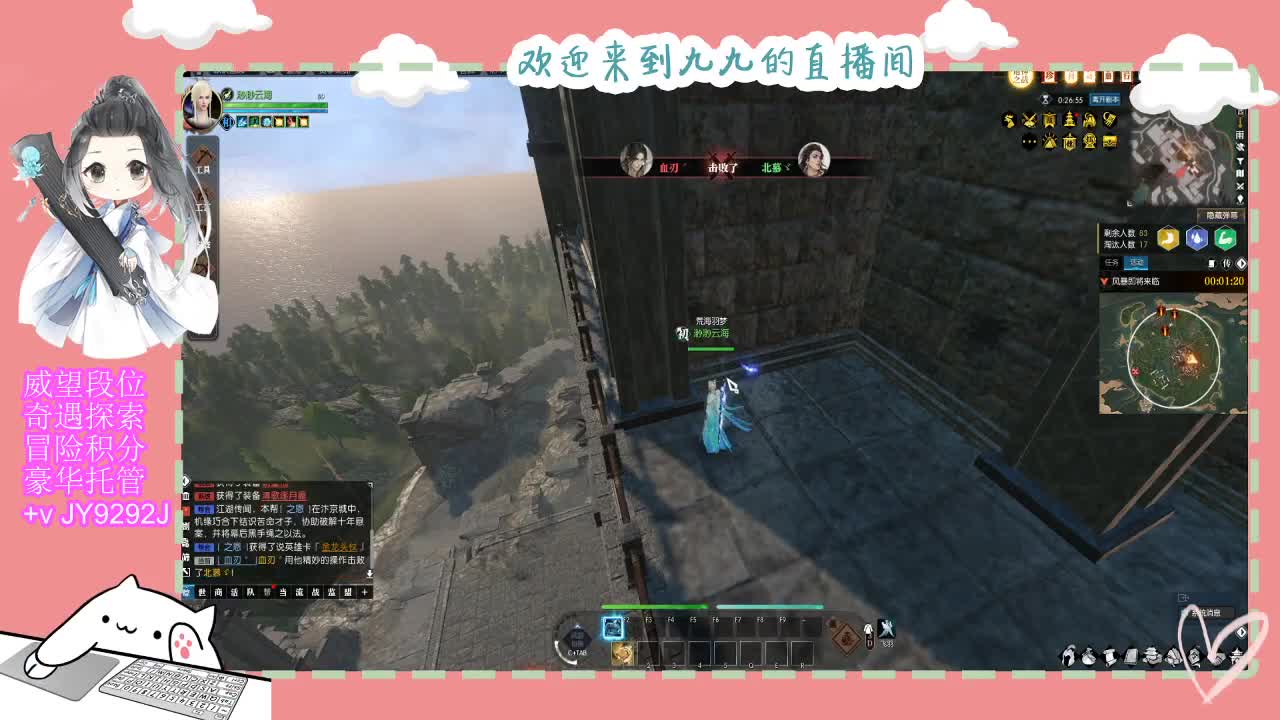Click the green health bar above the hotbar
The image size is (1280, 720).
654,606
